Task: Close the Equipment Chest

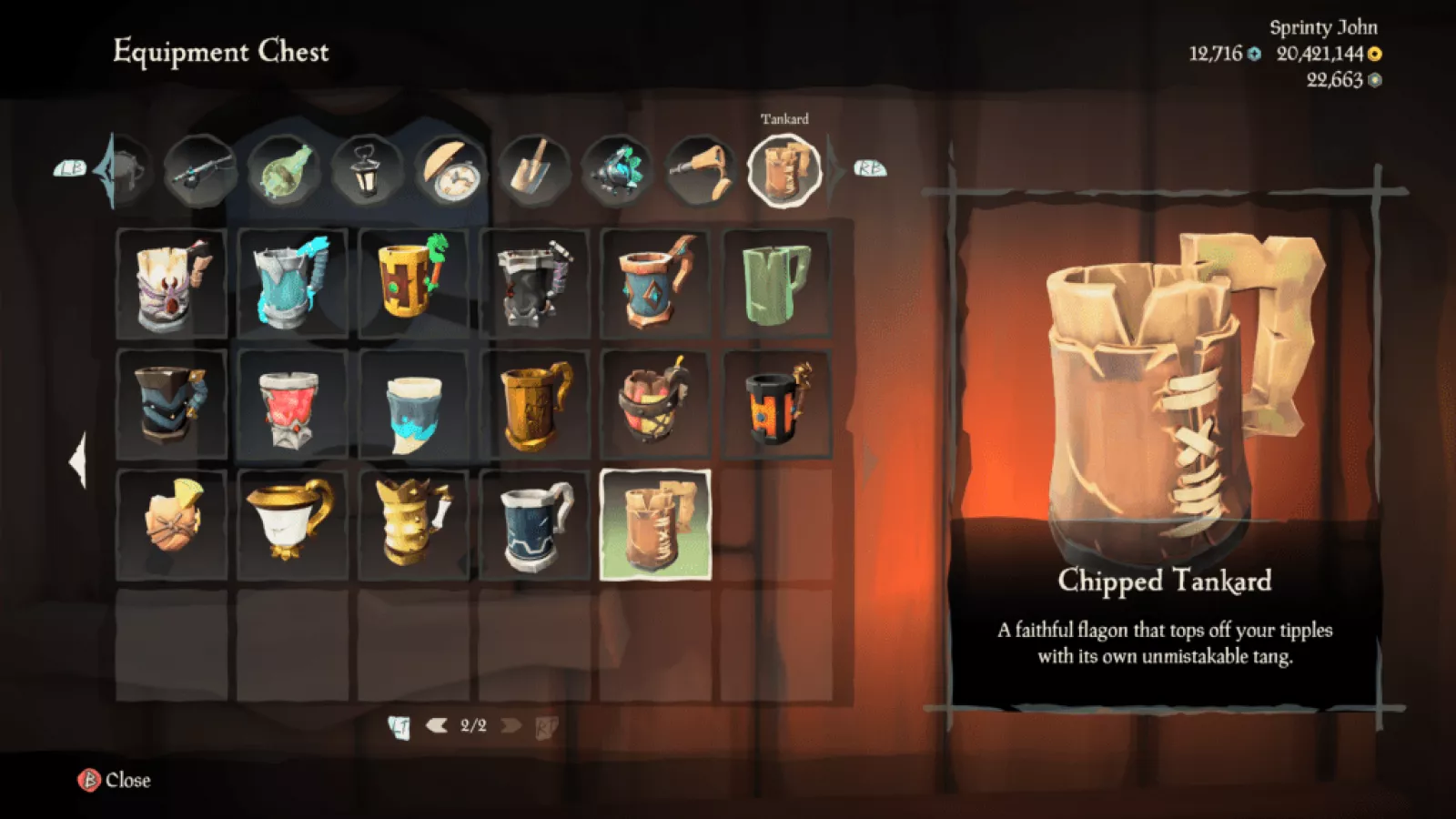Action: 115,780
